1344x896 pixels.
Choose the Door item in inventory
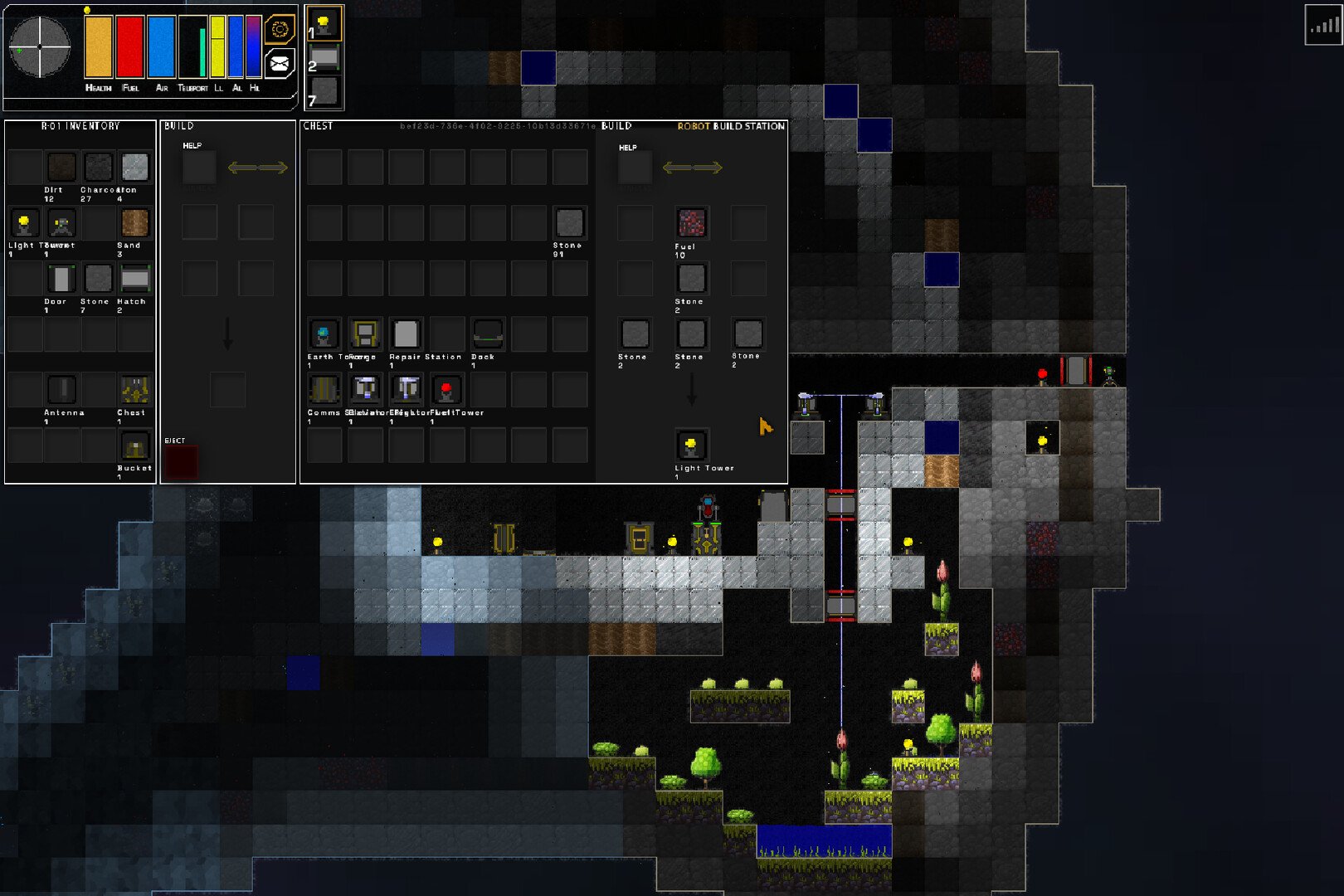tap(61, 280)
